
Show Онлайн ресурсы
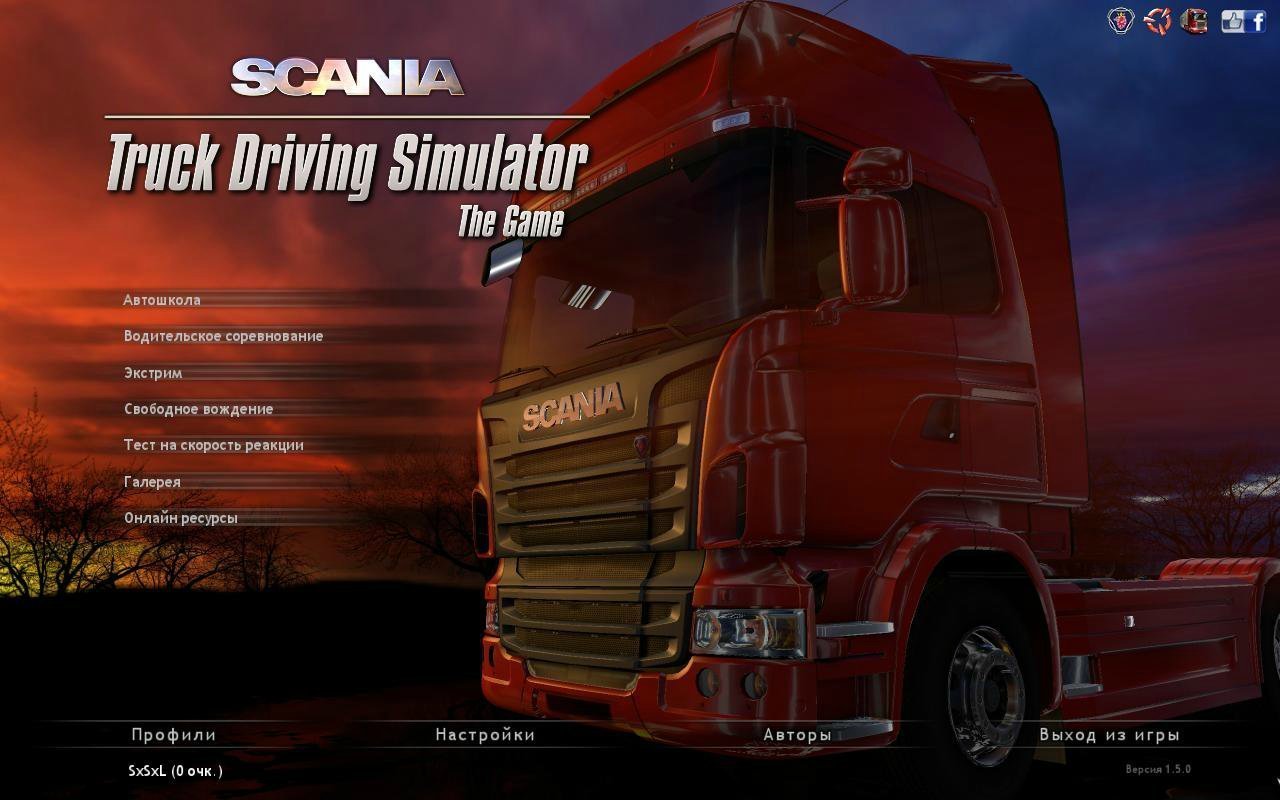(x=180, y=518)
